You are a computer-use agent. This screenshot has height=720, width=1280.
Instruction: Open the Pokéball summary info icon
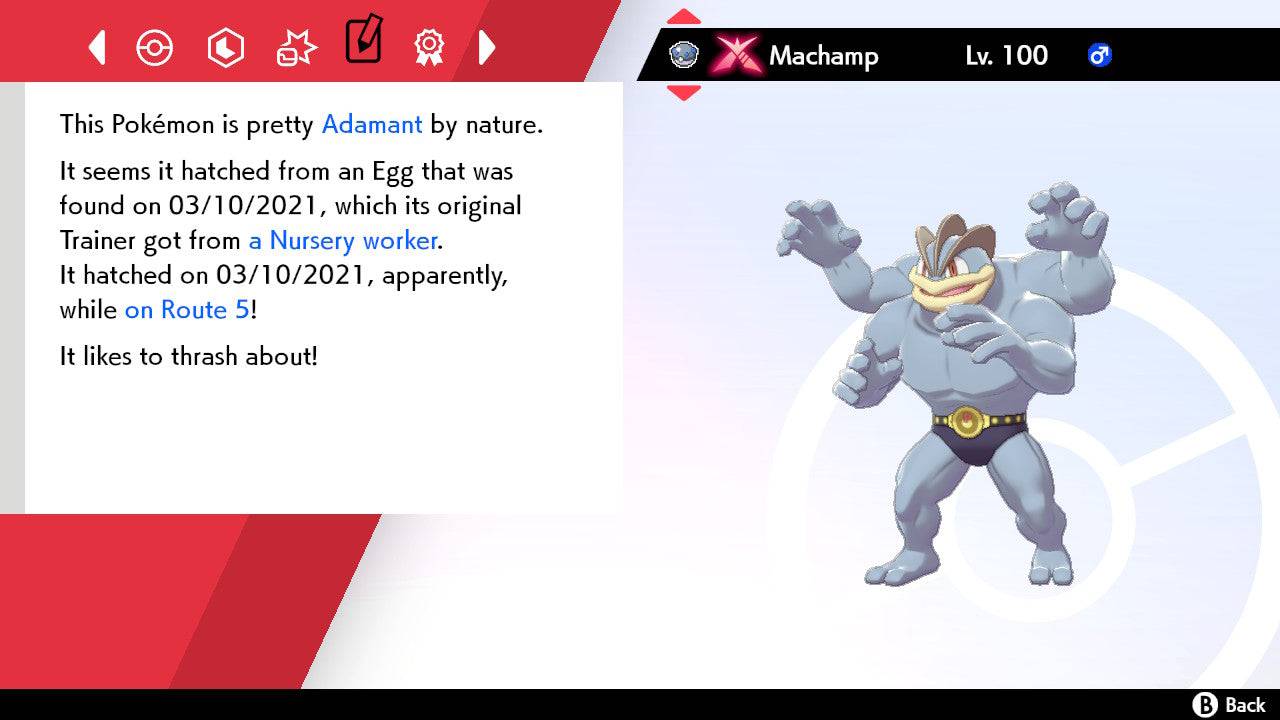tap(155, 47)
